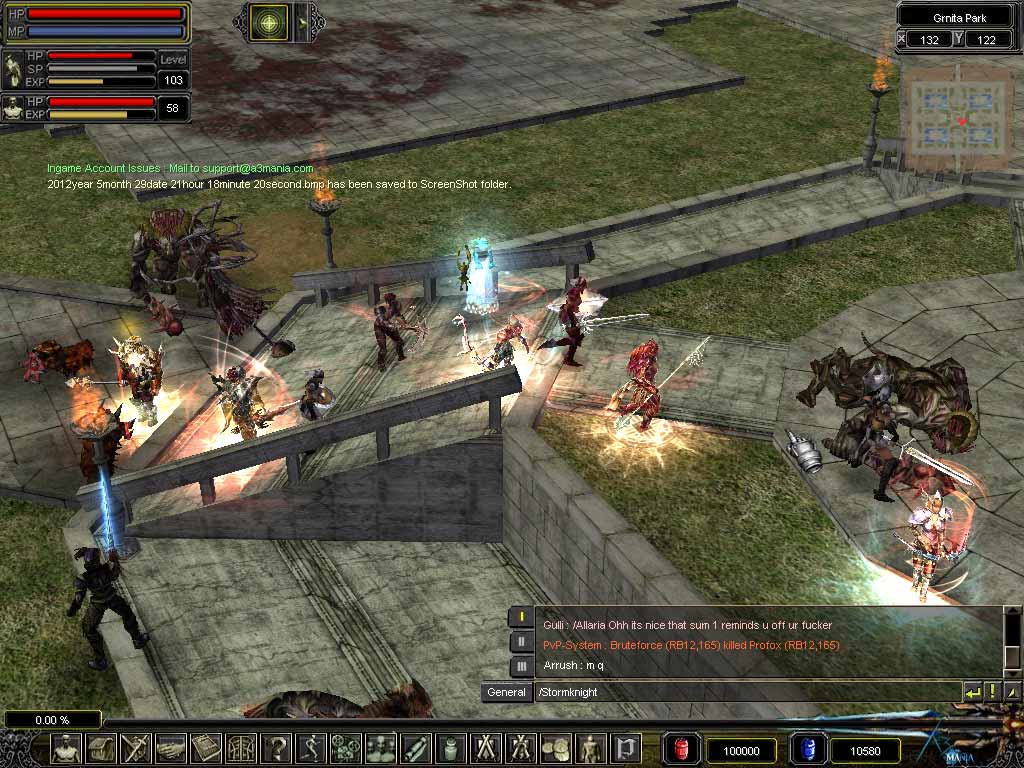This screenshot has width=1024, height=768.
Task: Use the red health potion slot
Action: (681, 749)
